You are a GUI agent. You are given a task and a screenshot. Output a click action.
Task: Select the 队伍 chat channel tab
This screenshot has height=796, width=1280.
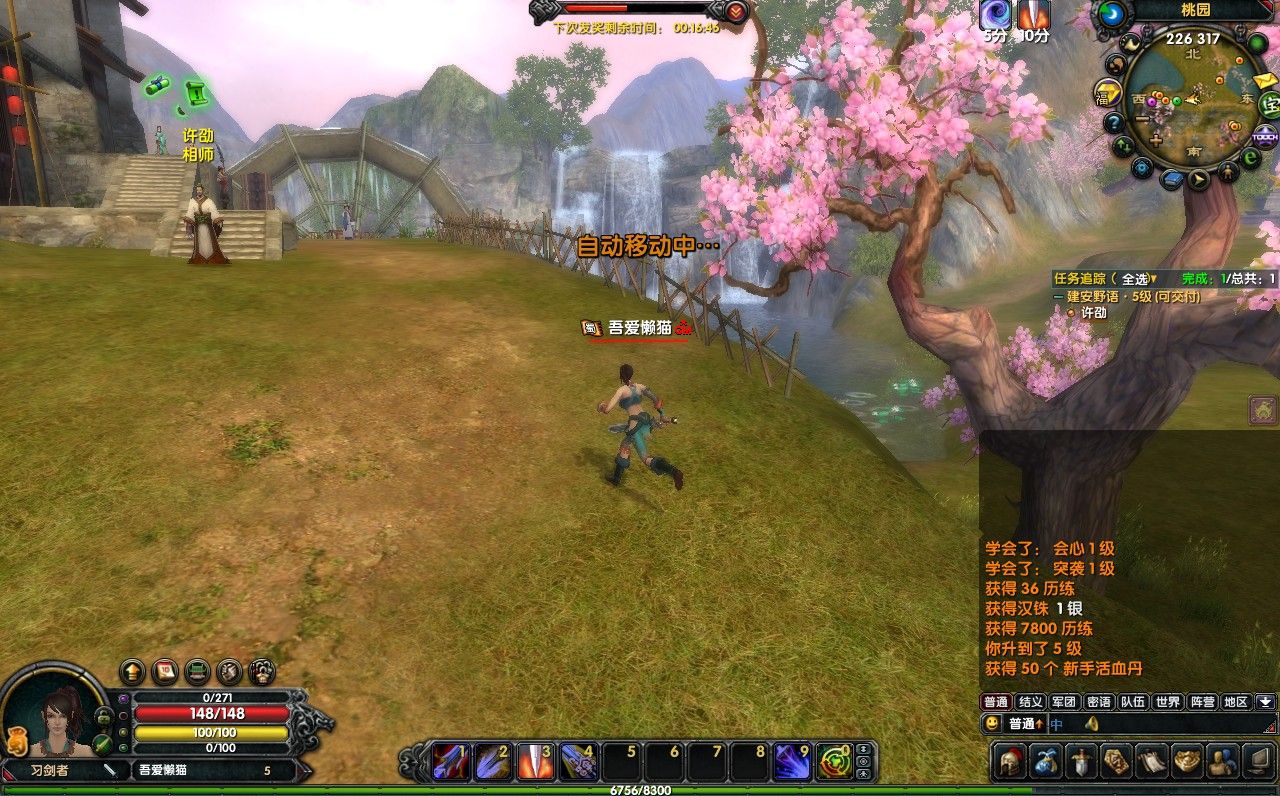[x=1133, y=702]
